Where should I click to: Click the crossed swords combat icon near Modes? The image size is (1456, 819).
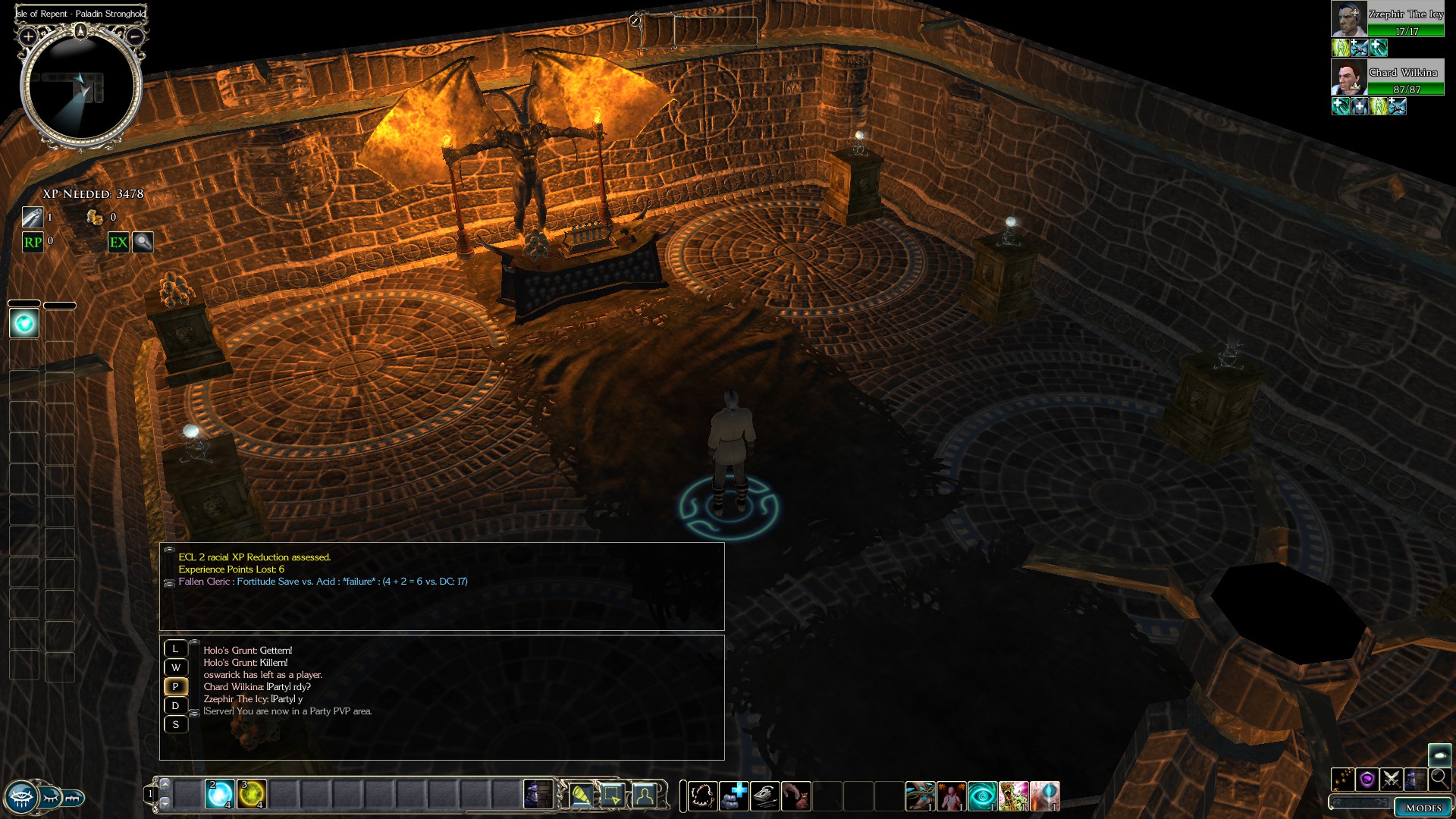point(1391,780)
